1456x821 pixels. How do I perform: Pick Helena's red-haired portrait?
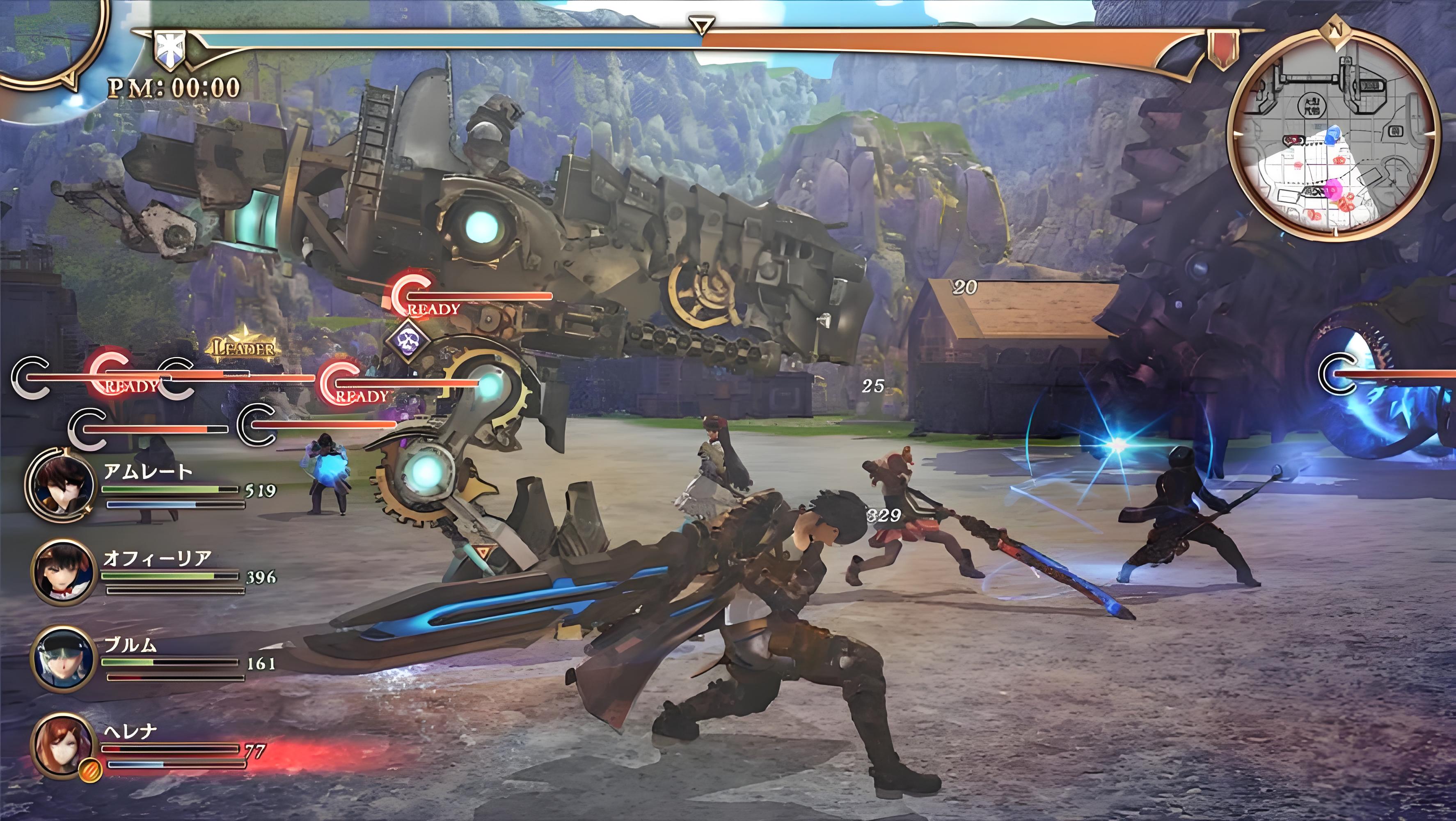point(62,746)
